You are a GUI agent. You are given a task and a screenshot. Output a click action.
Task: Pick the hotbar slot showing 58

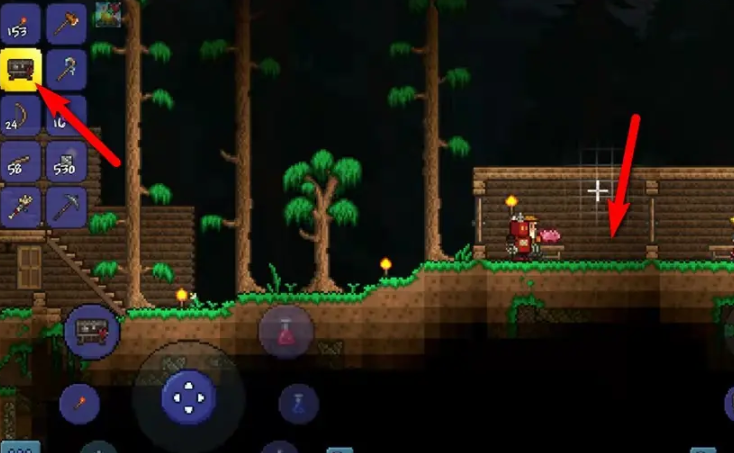click(x=21, y=161)
